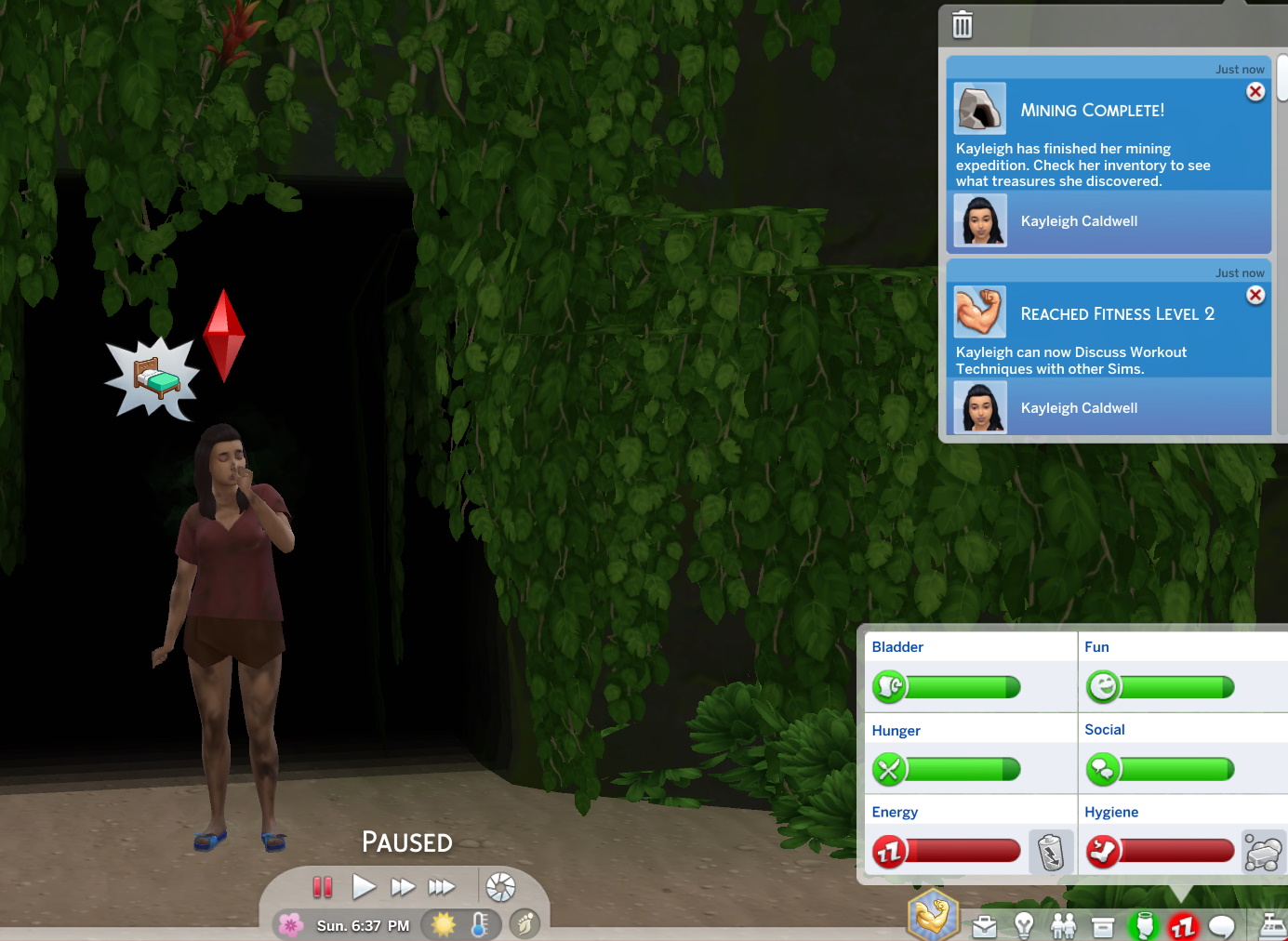This screenshot has width=1288, height=941.
Task: Close the Reached Fitness Level 2 notification
Action: click(1255, 295)
